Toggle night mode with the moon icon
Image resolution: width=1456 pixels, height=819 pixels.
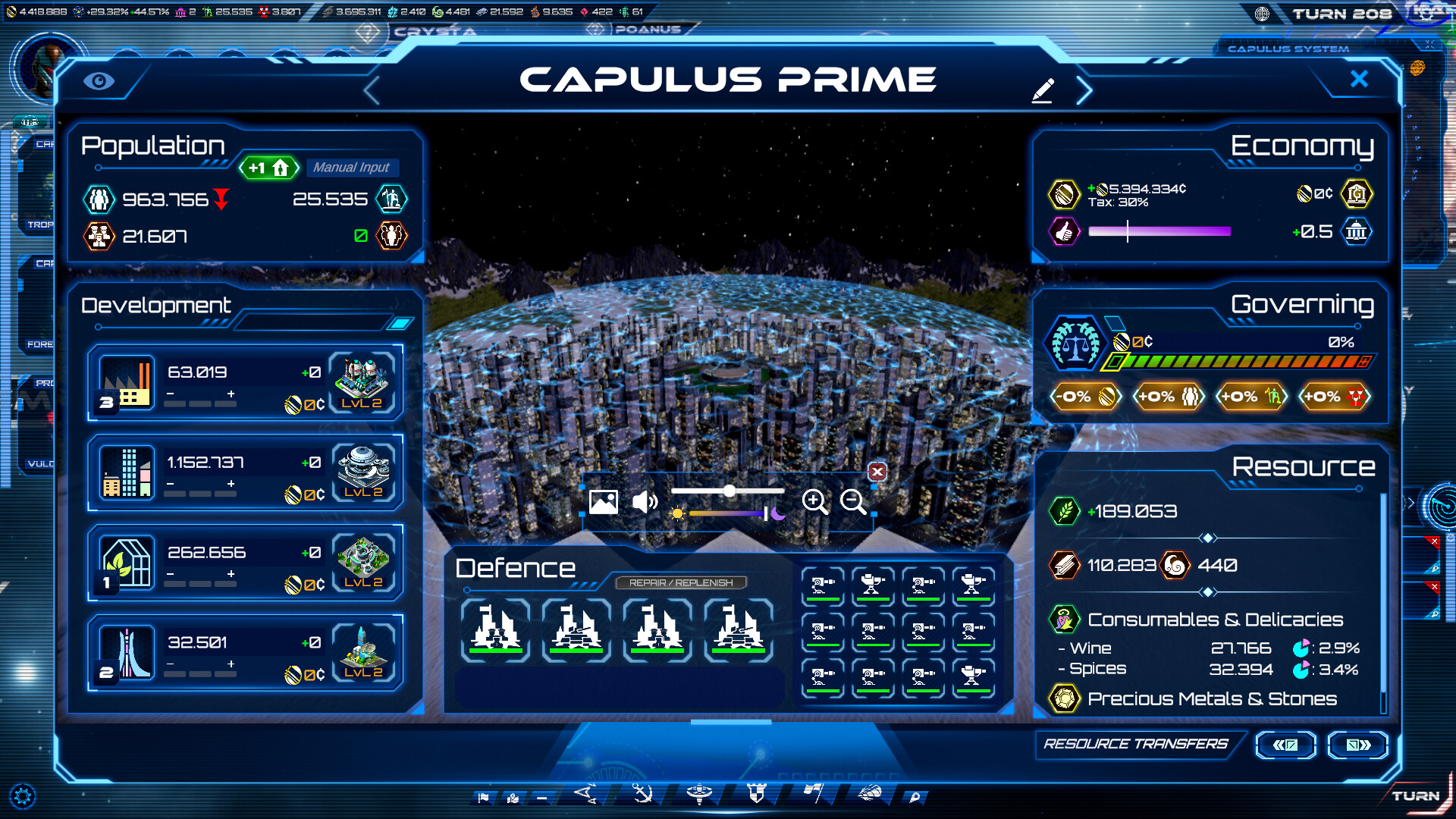point(780,515)
